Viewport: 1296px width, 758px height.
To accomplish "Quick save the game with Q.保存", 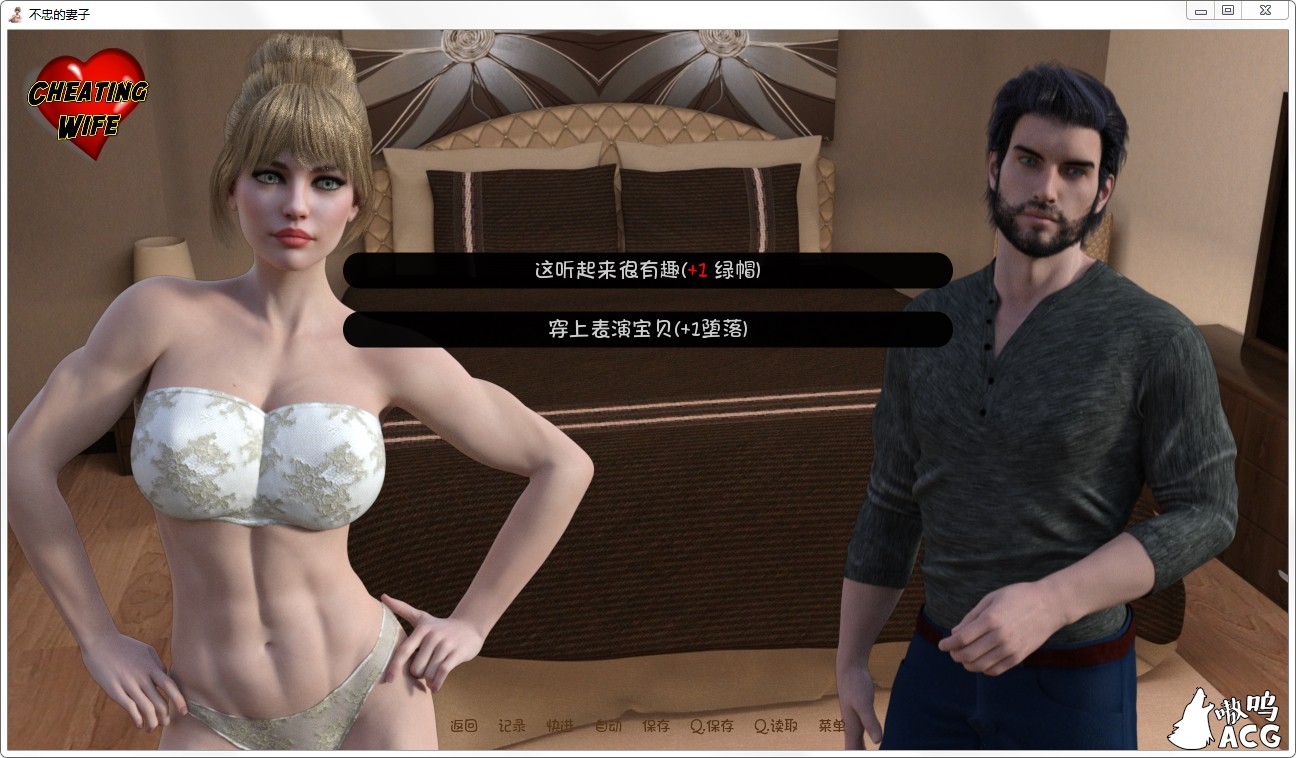I will pyautogui.click(x=714, y=727).
